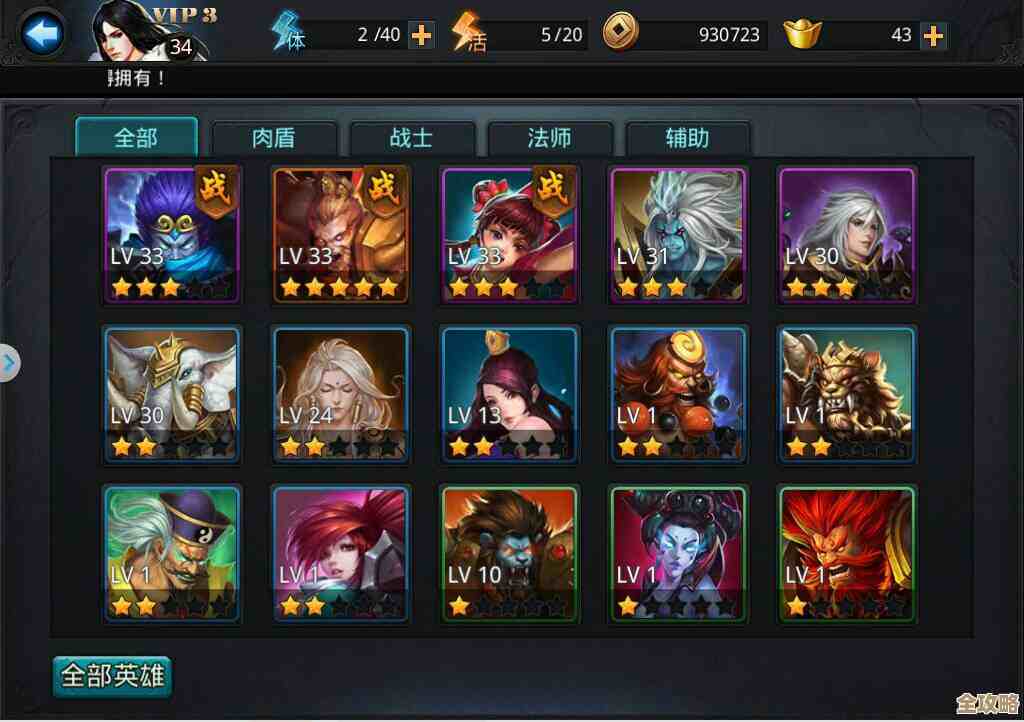Select the long-haired blonde hero LV 24

[x=340, y=394]
